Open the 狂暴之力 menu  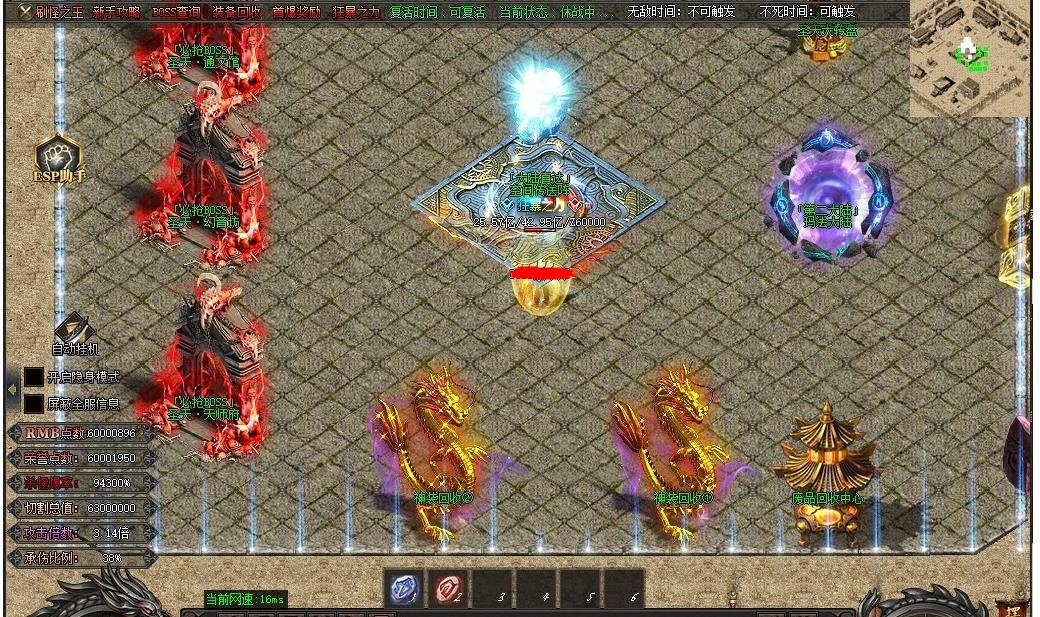pos(356,12)
